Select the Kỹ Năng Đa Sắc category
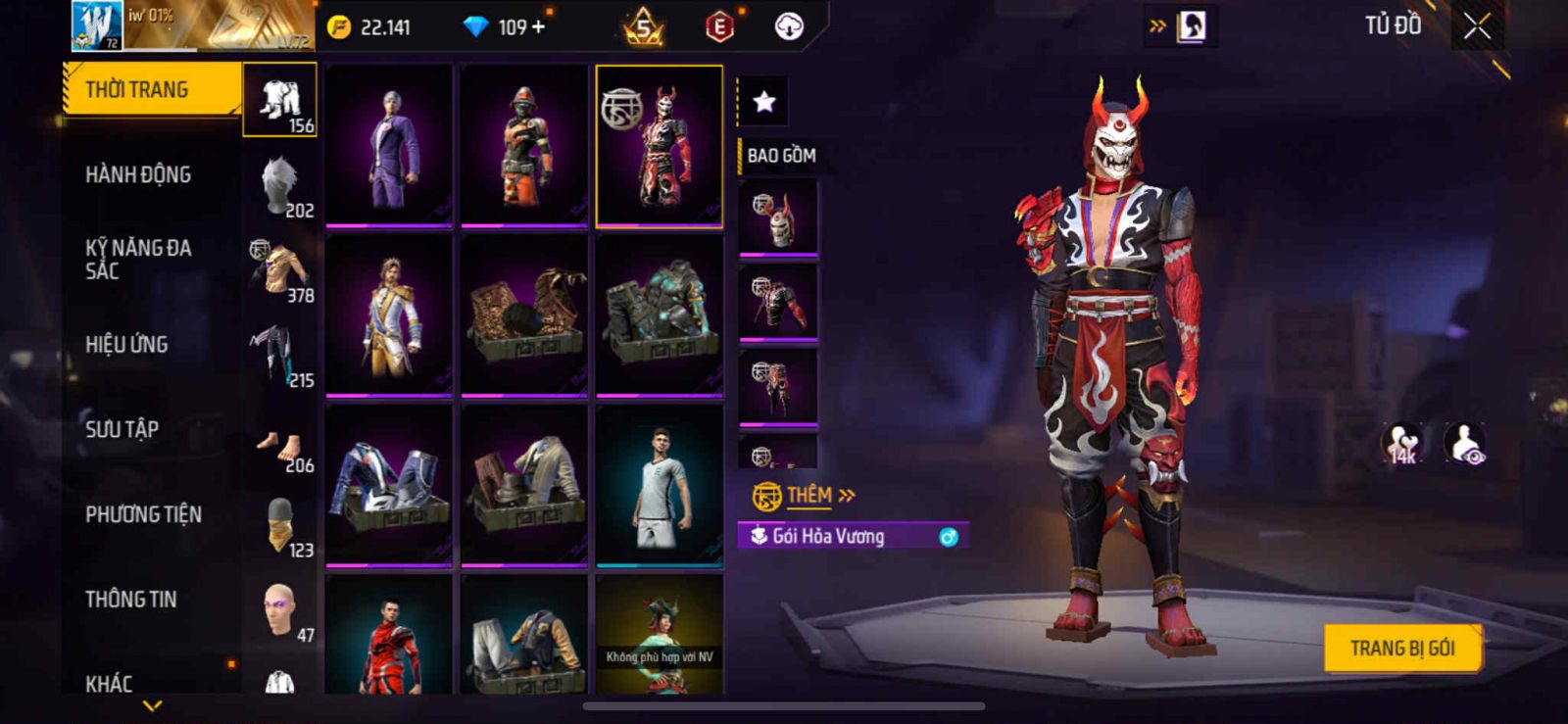 [138, 260]
